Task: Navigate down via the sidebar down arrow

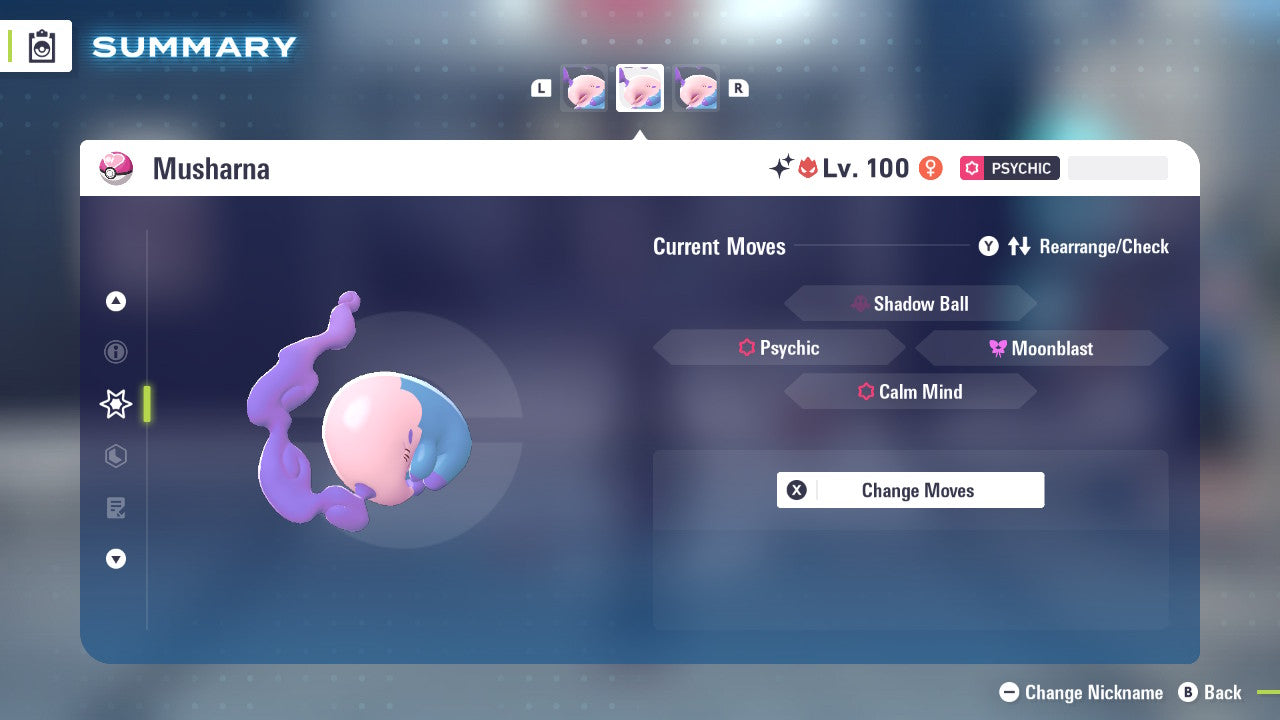Action: click(115, 559)
